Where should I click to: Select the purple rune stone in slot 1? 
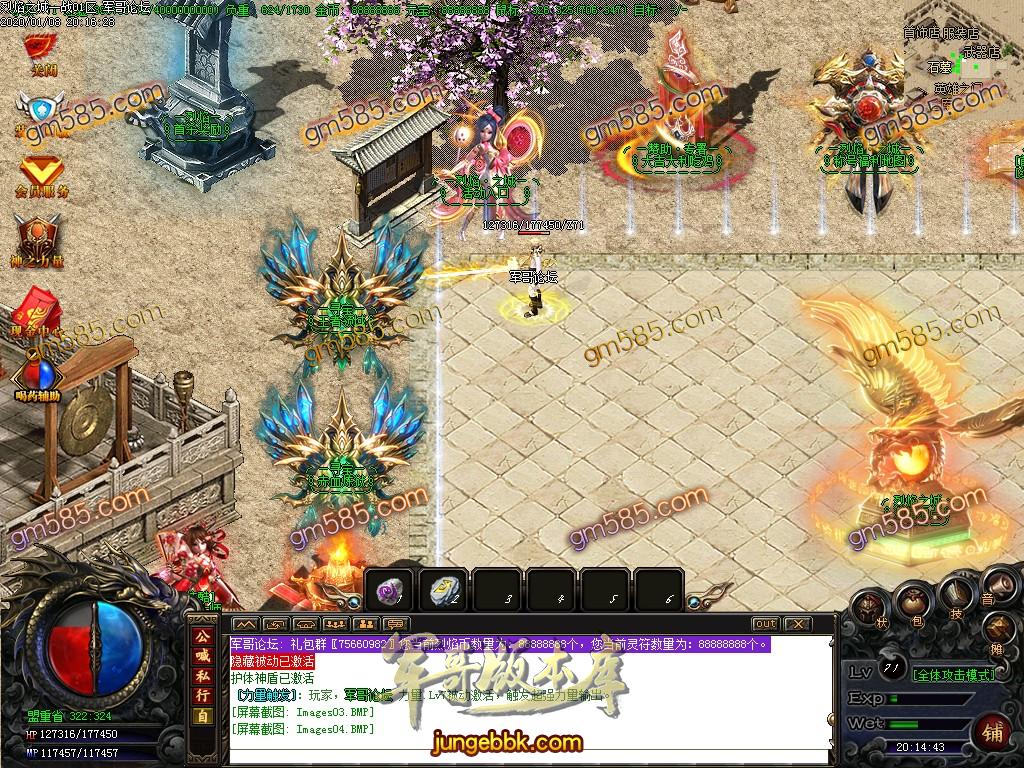(390, 592)
